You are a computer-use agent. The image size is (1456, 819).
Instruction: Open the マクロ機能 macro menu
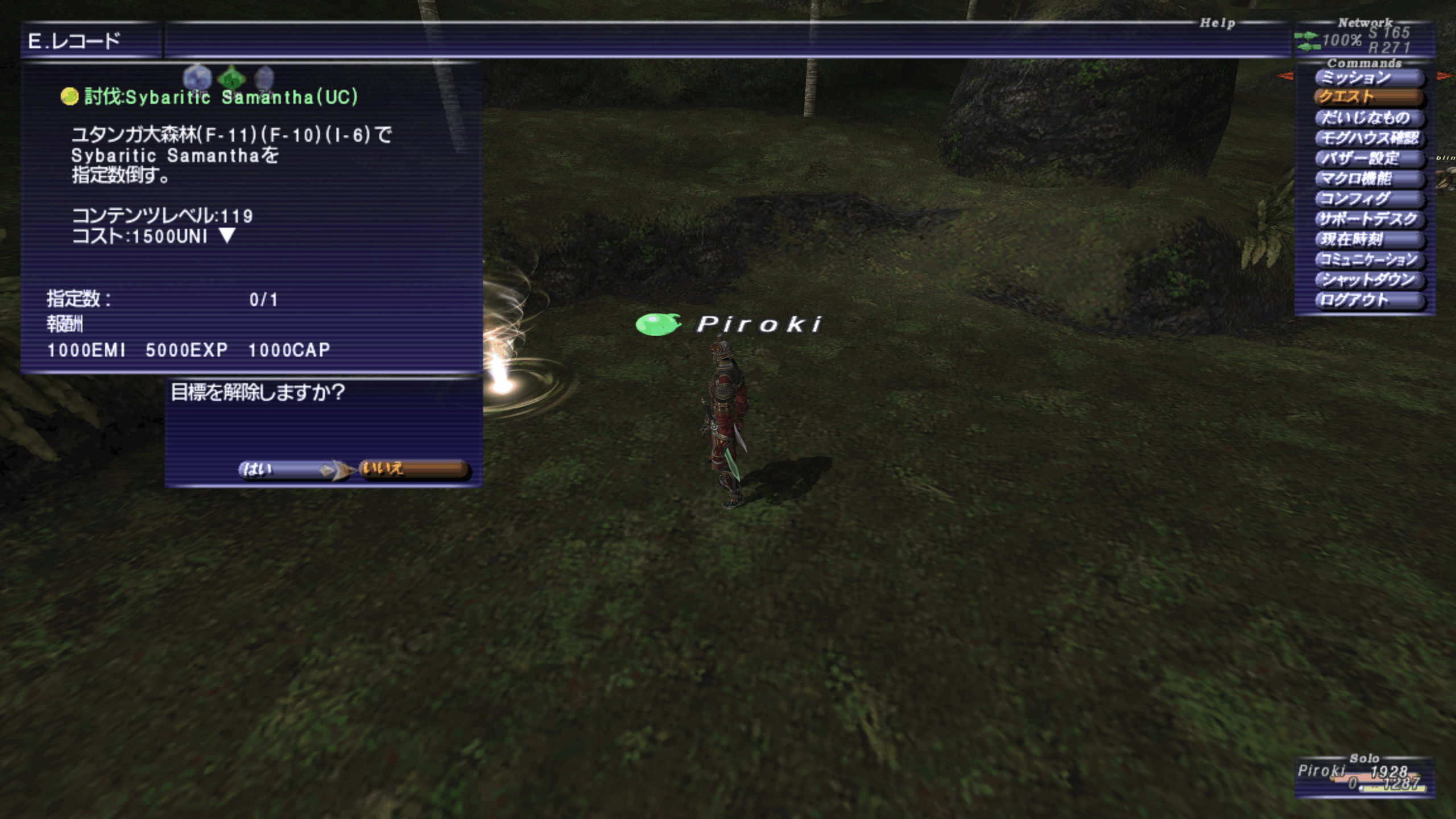coord(1368,179)
